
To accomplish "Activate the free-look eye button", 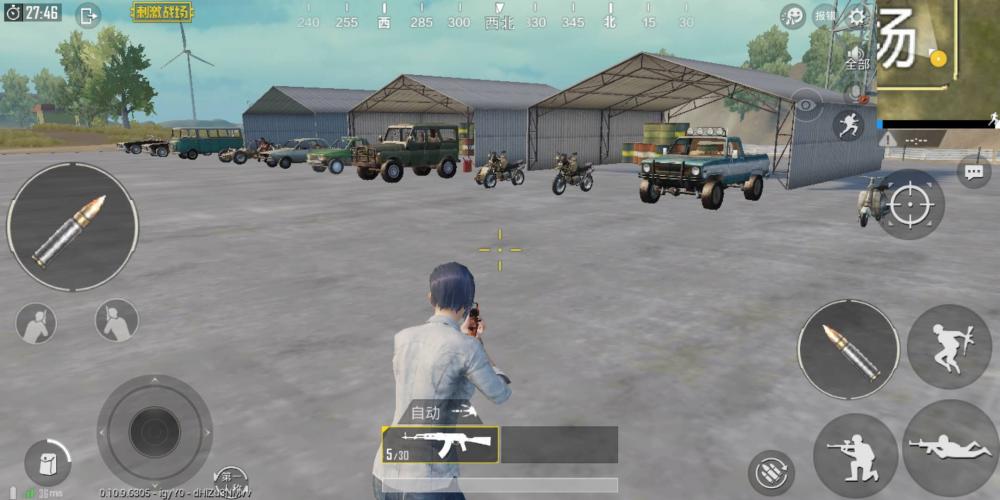I will click(x=807, y=102).
